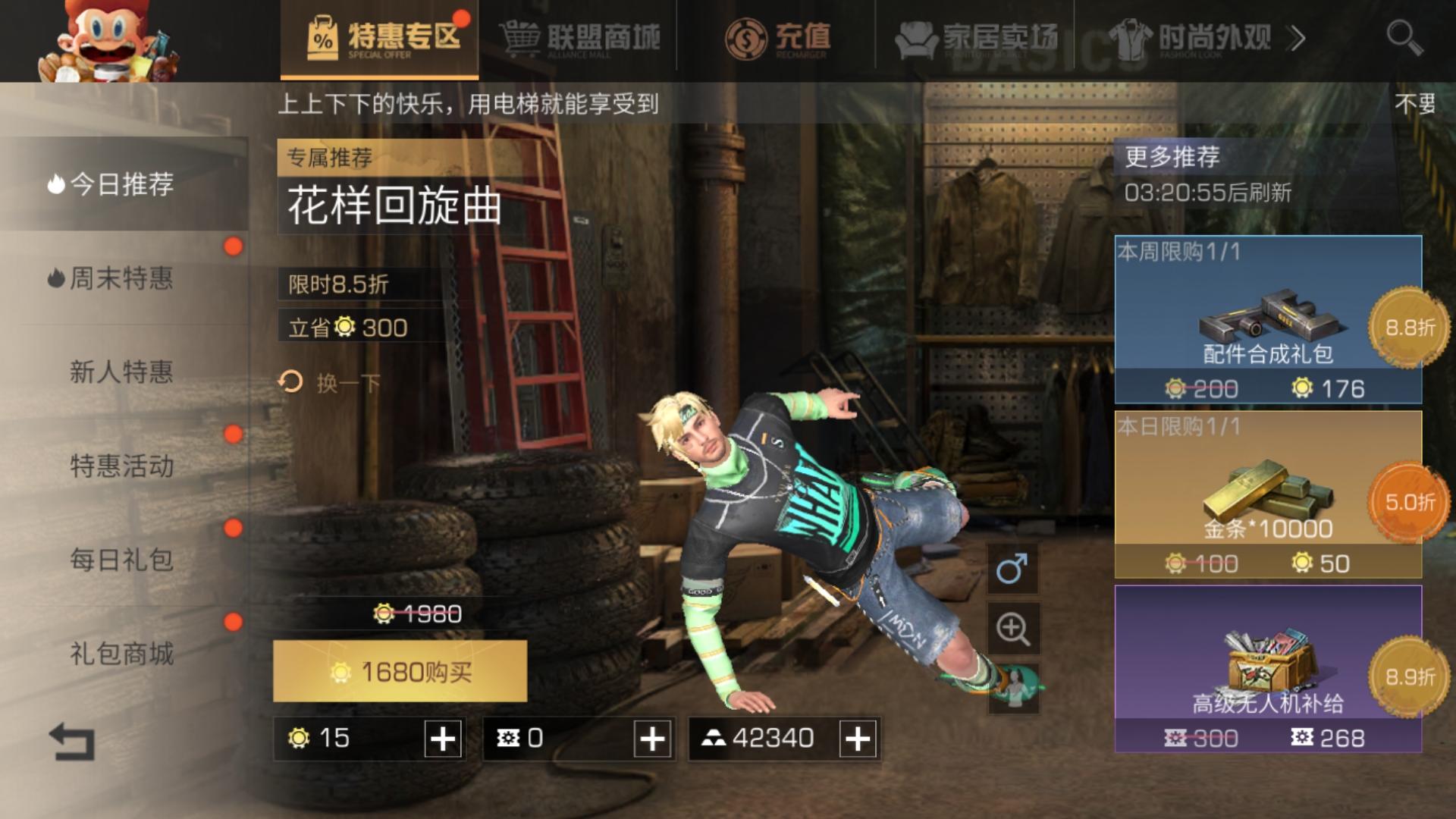This screenshot has width=1456, height=819.
Task: Click the camera zoom magnifier near the character
Action: tap(1014, 629)
